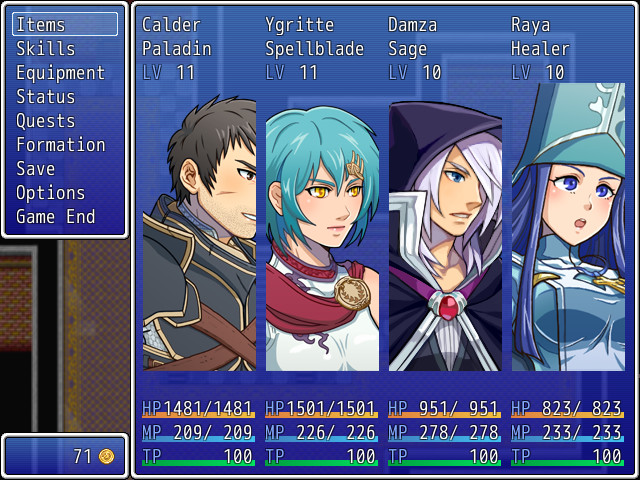The width and height of the screenshot is (640, 481).
Task: Open the Equipment screen
Action: [x=64, y=73]
